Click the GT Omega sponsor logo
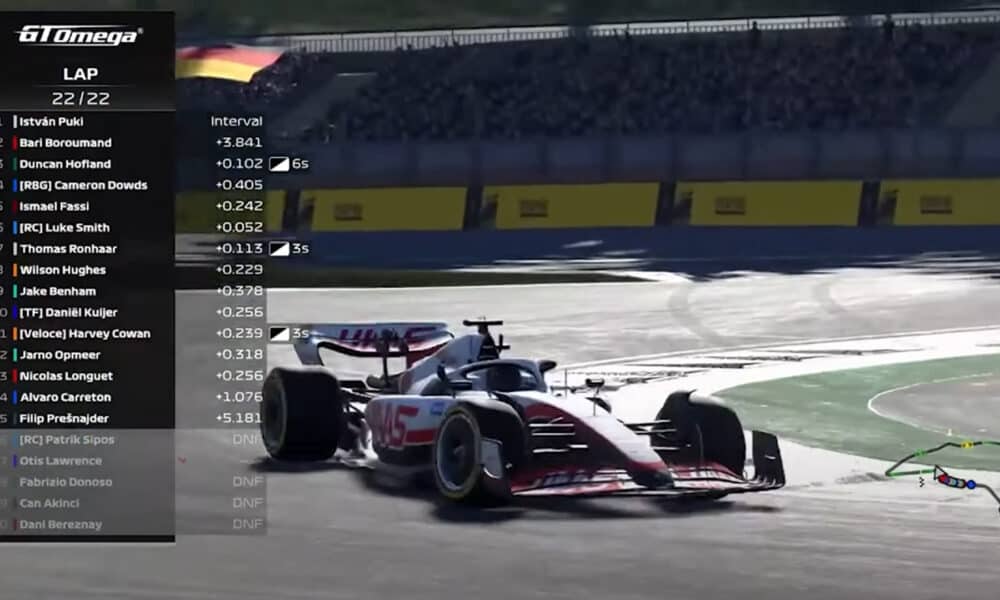 click(79, 34)
